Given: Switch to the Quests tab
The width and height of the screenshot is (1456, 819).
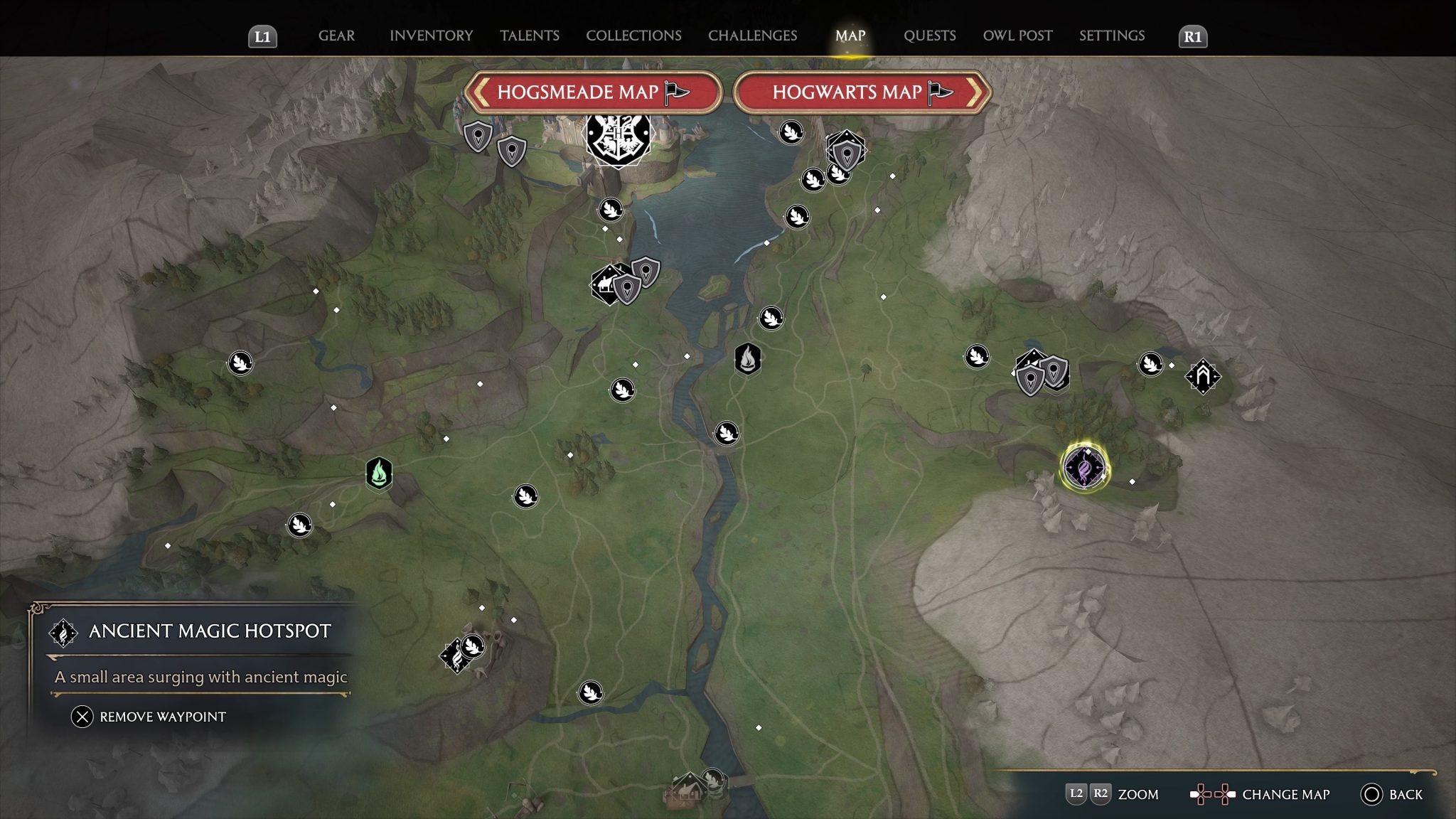Looking at the screenshot, I should click(x=930, y=36).
